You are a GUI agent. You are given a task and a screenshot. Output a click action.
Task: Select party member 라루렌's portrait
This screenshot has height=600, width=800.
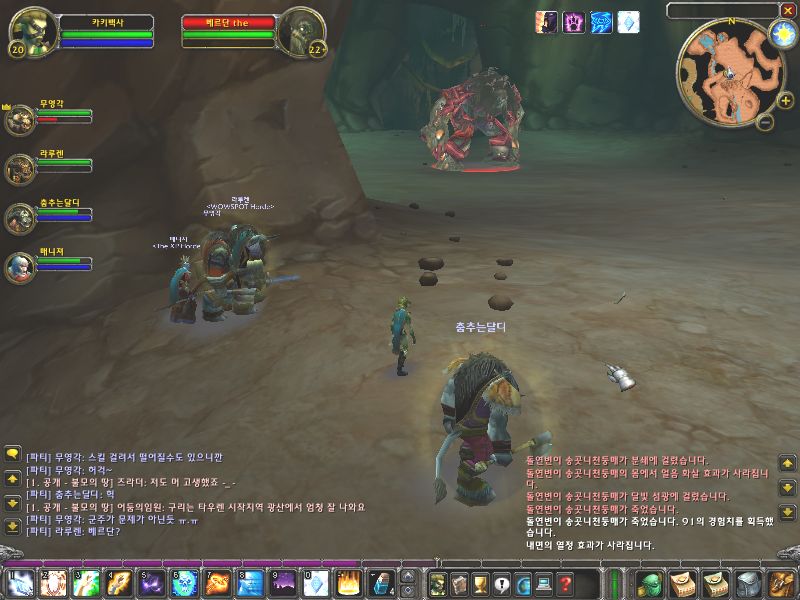click(19, 168)
